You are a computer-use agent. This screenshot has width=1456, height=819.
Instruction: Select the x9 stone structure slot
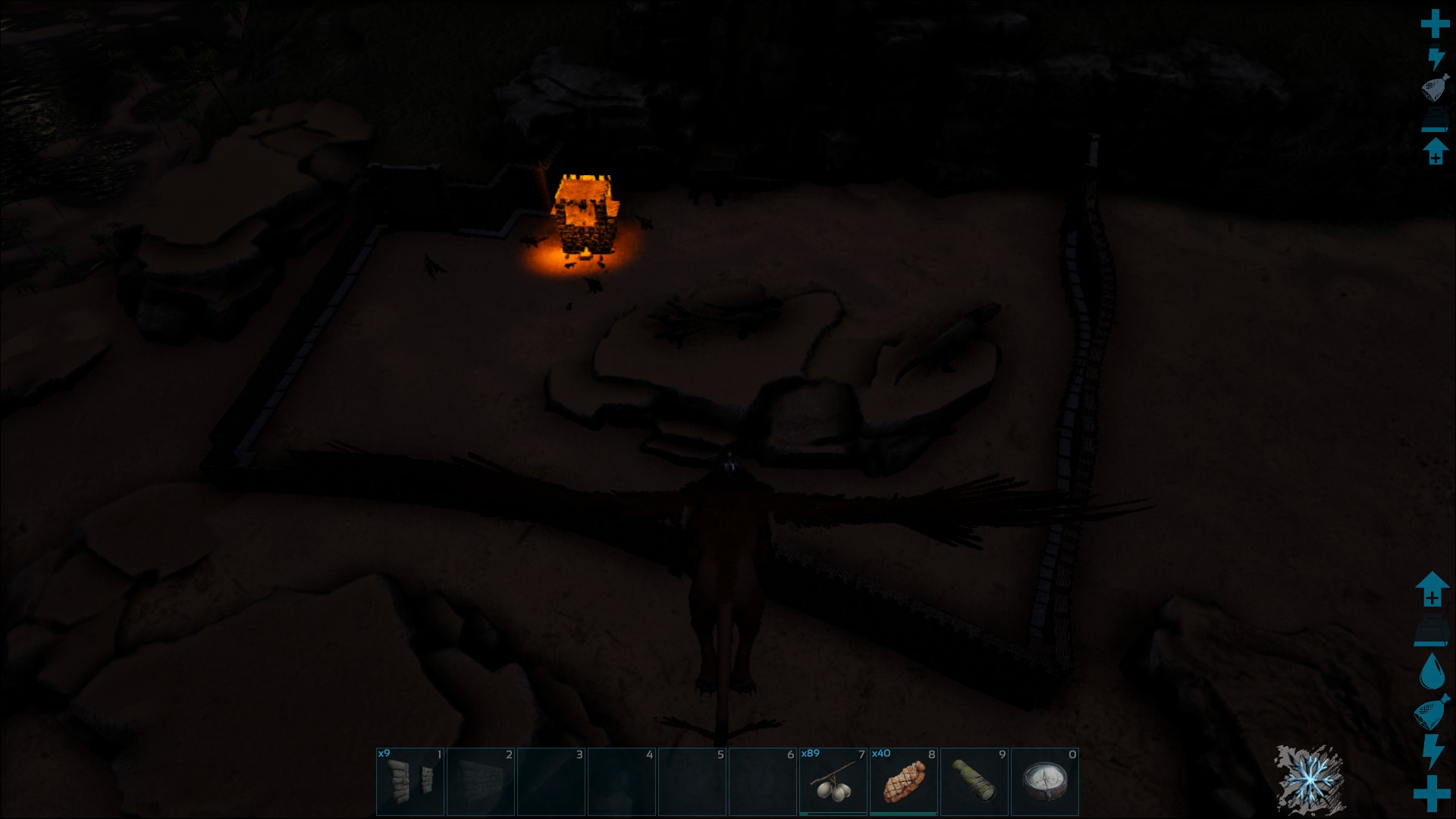tap(410, 782)
